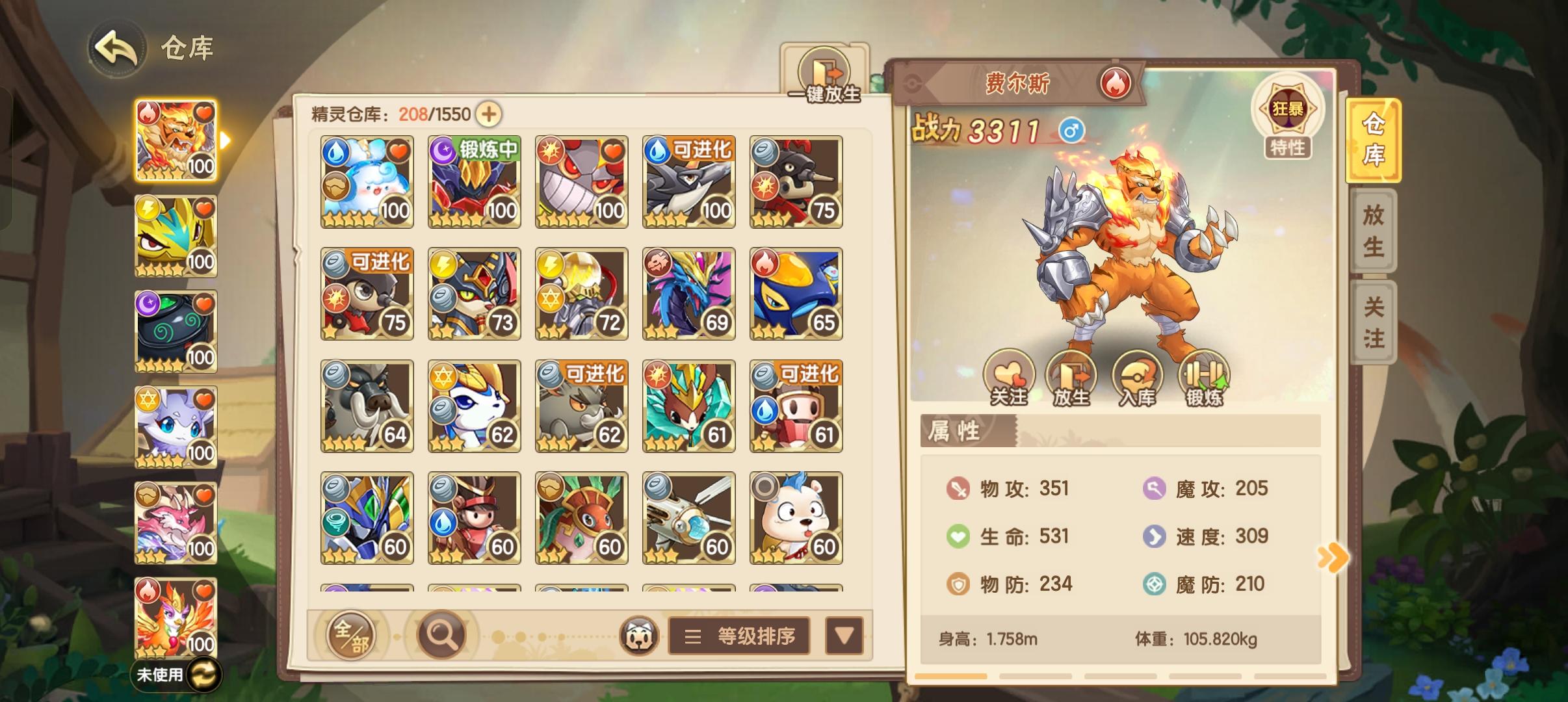Click the magnifier search icon in the bottom bar

[x=441, y=635]
